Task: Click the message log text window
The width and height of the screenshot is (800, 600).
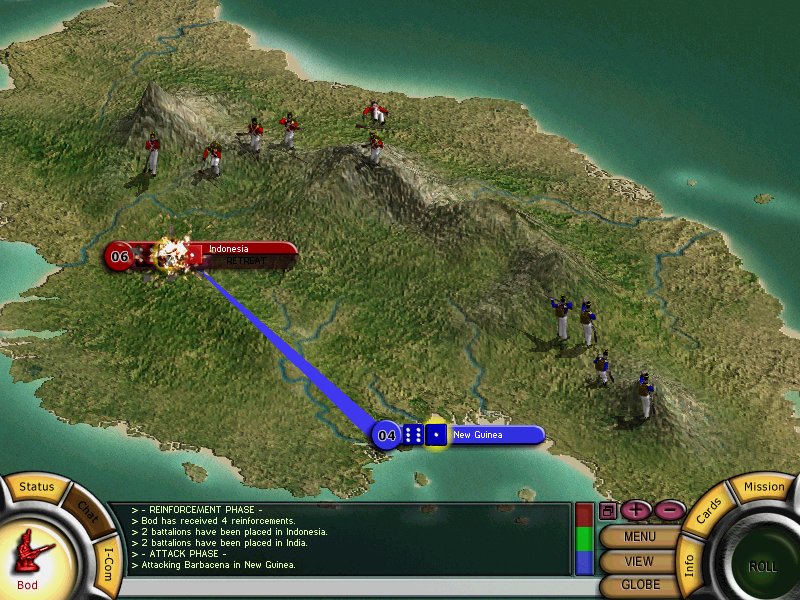Action: pyautogui.click(x=340, y=539)
